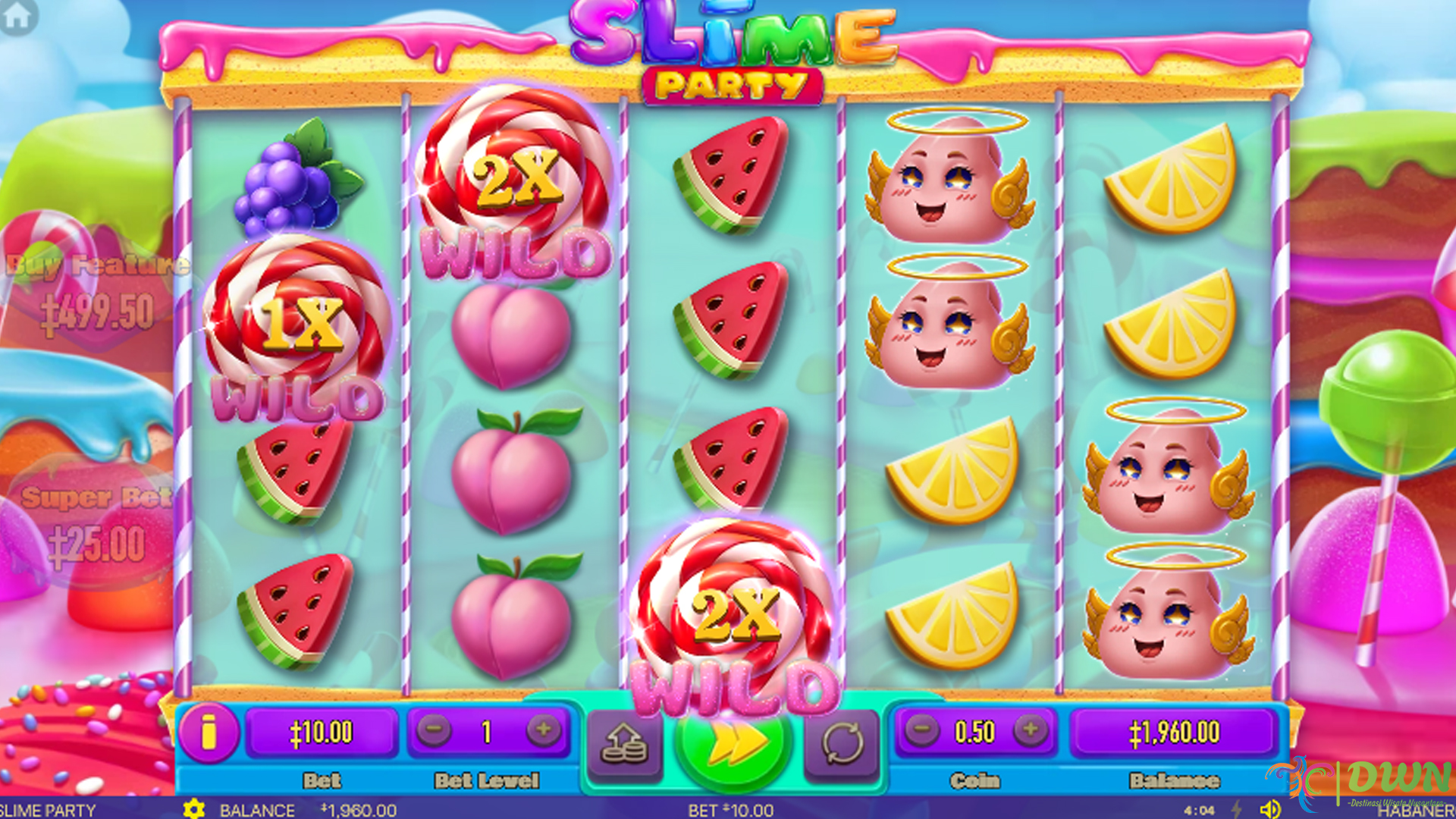Decrease the bet level

pyautogui.click(x=434, y=731)
